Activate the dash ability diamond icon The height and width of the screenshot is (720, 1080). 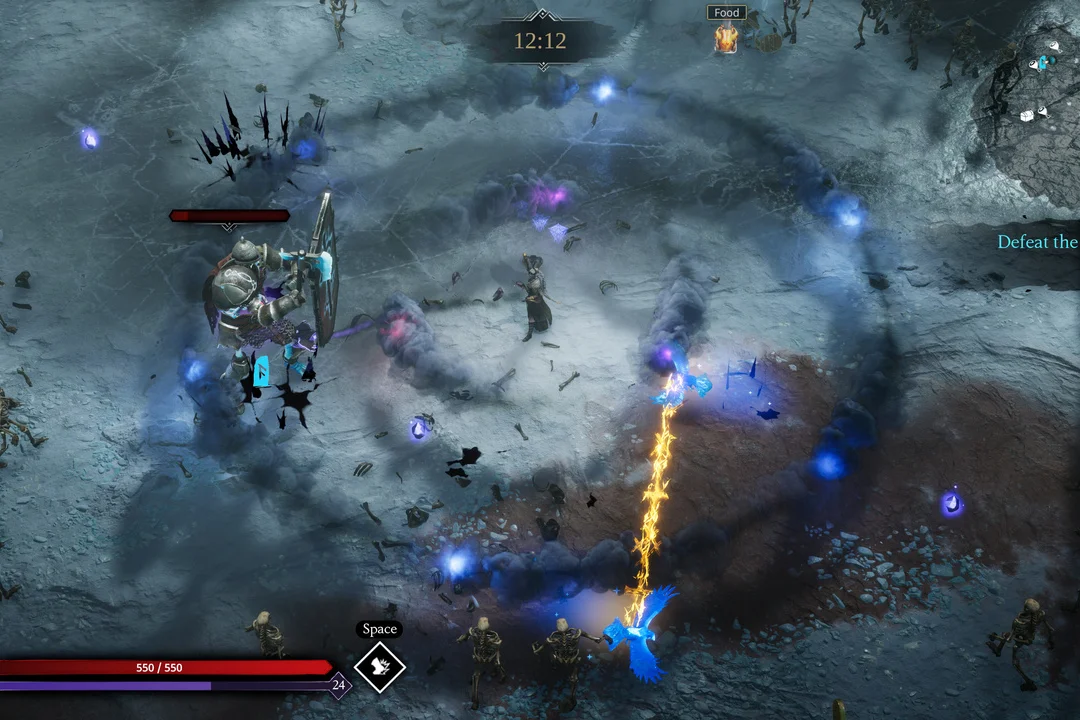pos(380,667)
